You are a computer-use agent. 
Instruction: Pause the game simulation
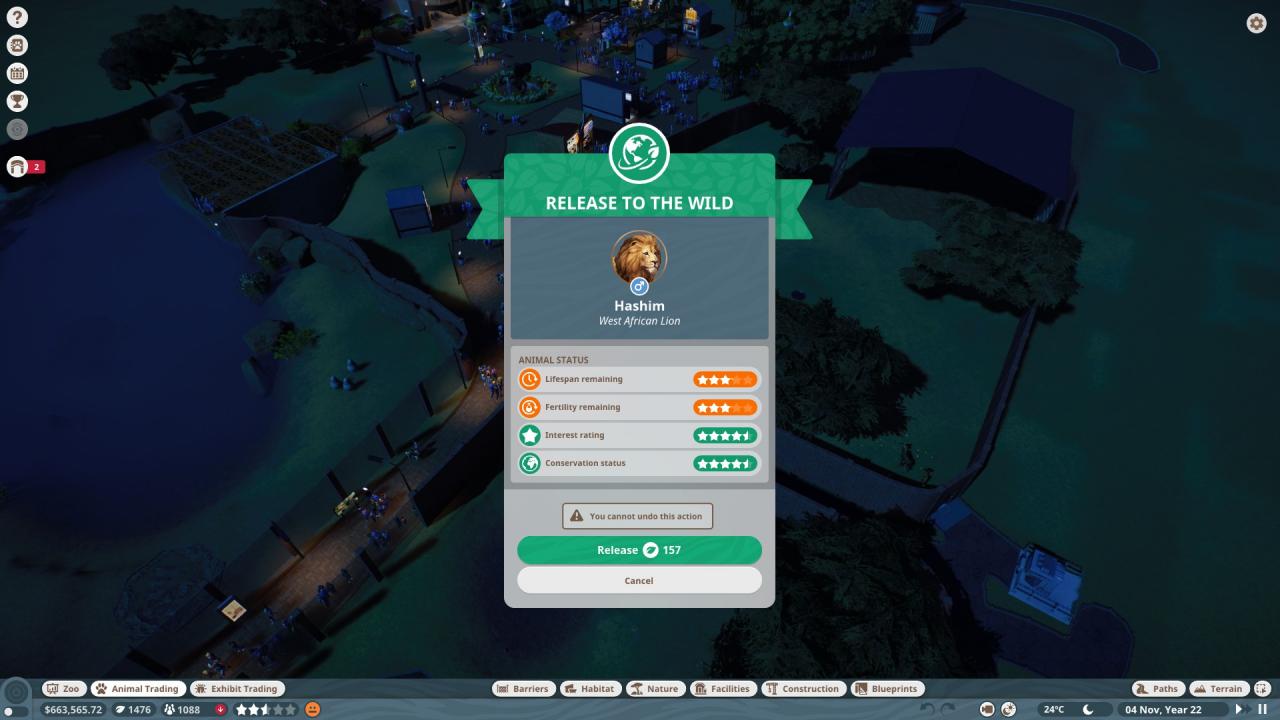point(1262,709)
